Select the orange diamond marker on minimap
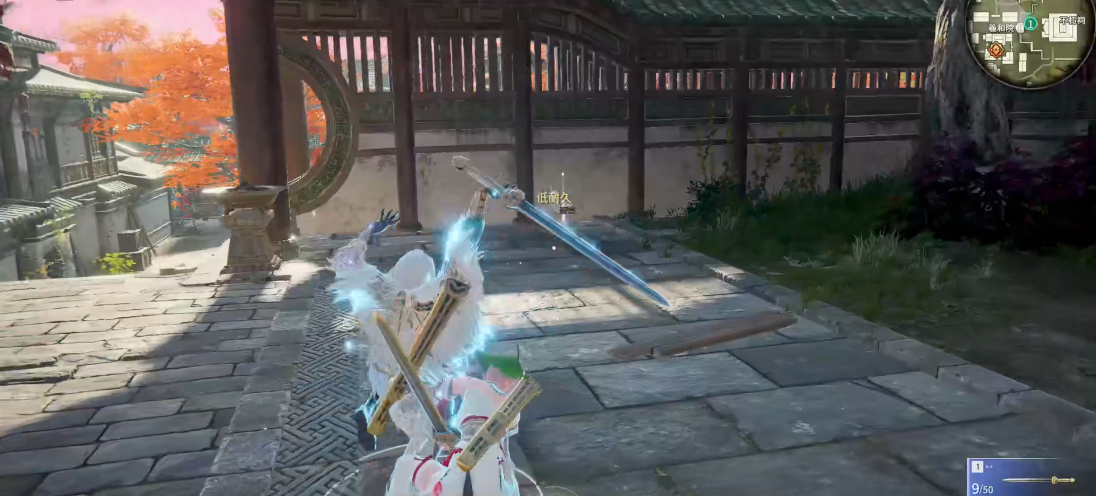This screenshot has height=496, width=1096. point(996,50)
